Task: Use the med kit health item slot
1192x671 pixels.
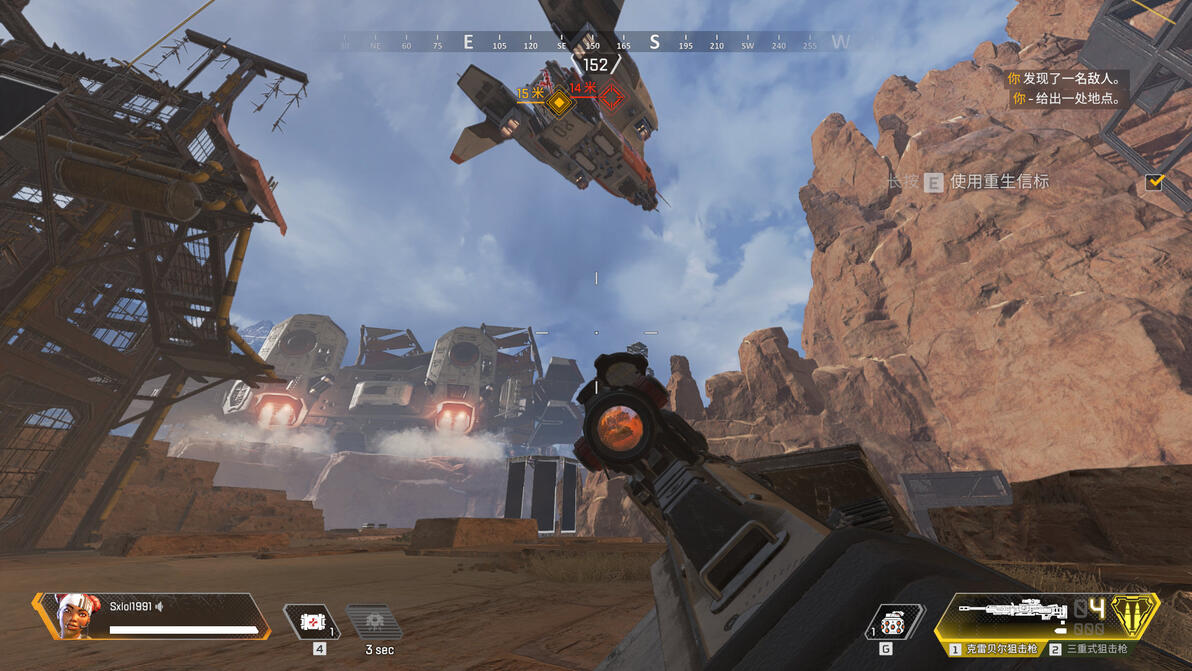Action: [x=312, y=621]
